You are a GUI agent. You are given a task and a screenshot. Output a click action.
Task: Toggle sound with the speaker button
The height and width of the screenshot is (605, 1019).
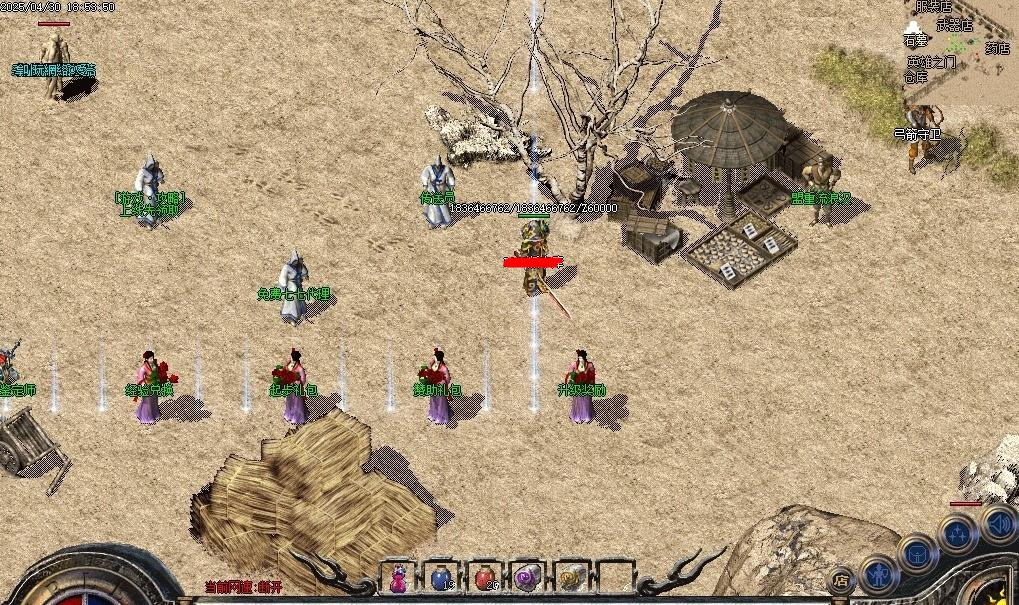[997, 522]
